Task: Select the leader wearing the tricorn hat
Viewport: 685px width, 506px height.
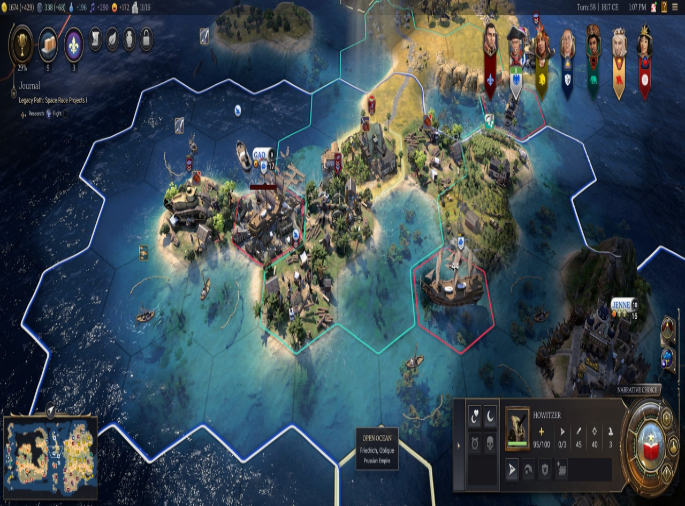Action: [516, 38]
